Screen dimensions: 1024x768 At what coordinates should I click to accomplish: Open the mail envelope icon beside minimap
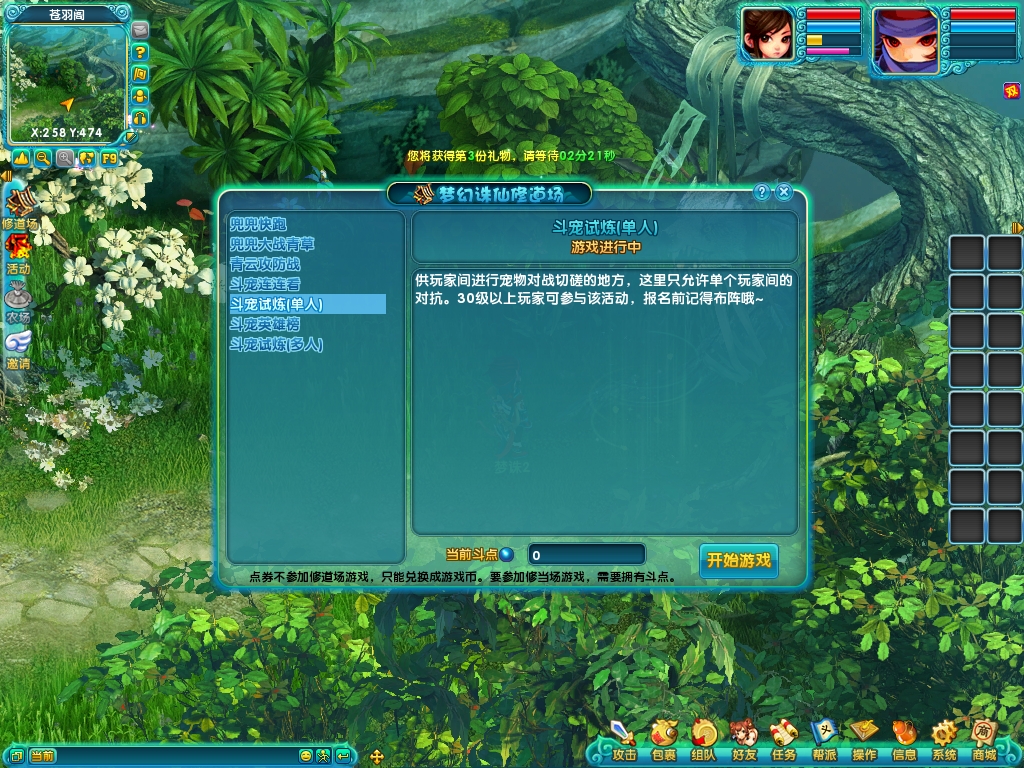point(140,30)
